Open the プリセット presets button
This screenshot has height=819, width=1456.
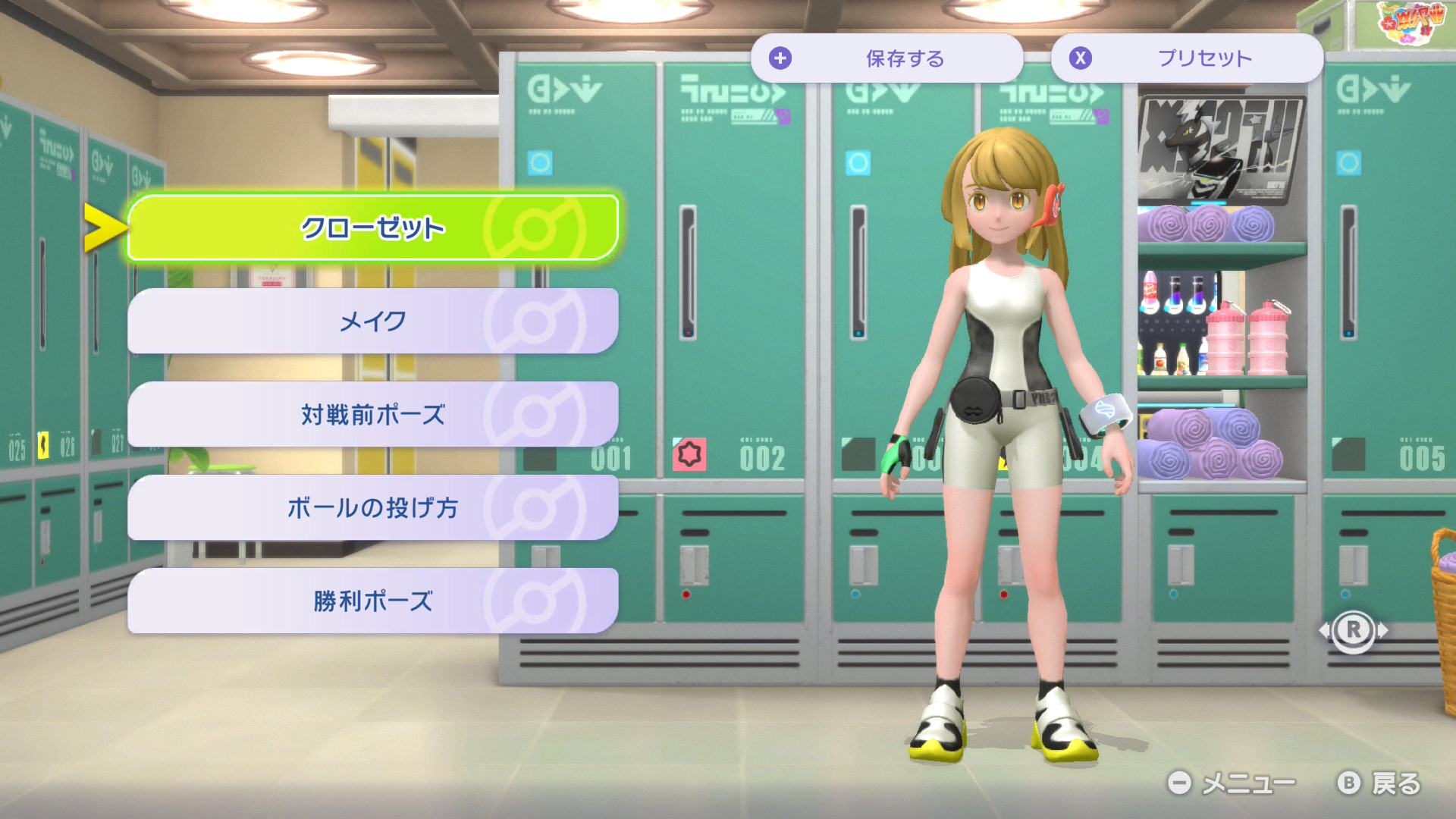coord(1187,58)
